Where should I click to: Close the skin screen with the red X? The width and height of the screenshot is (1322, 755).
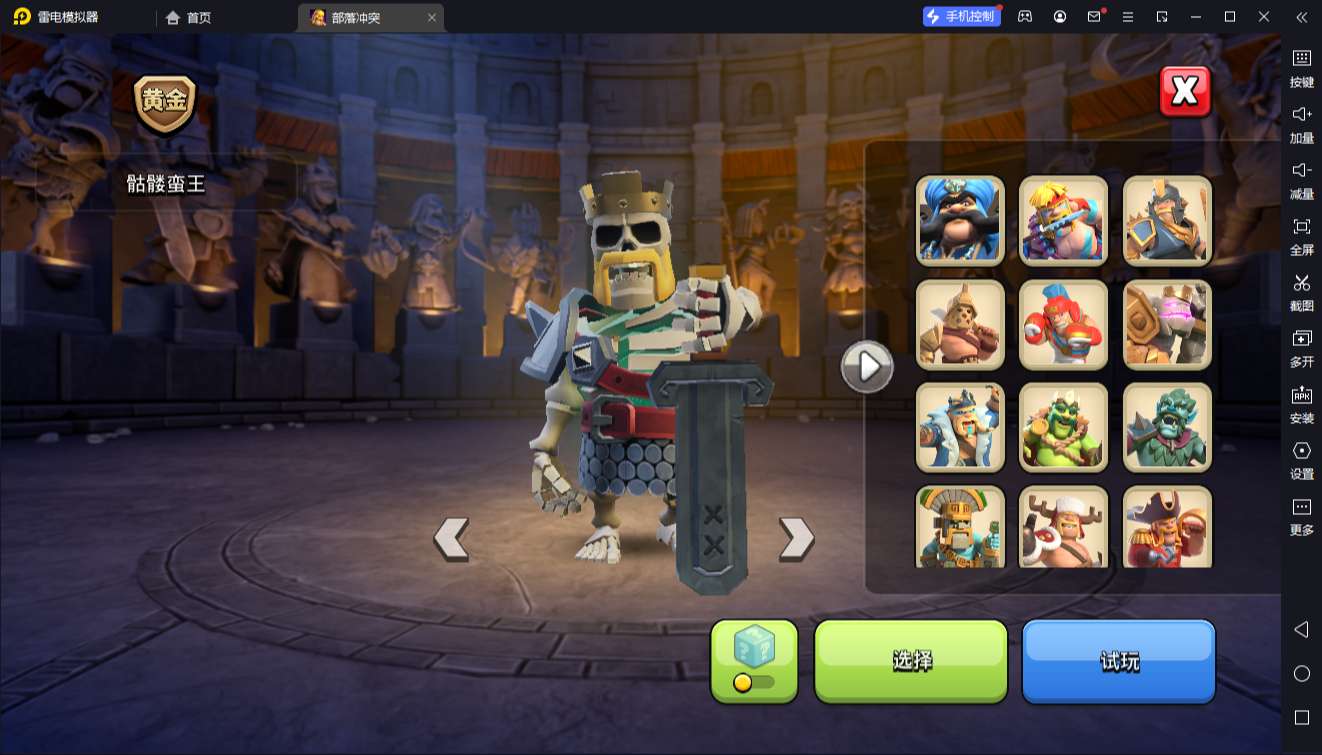point(1185,92)
